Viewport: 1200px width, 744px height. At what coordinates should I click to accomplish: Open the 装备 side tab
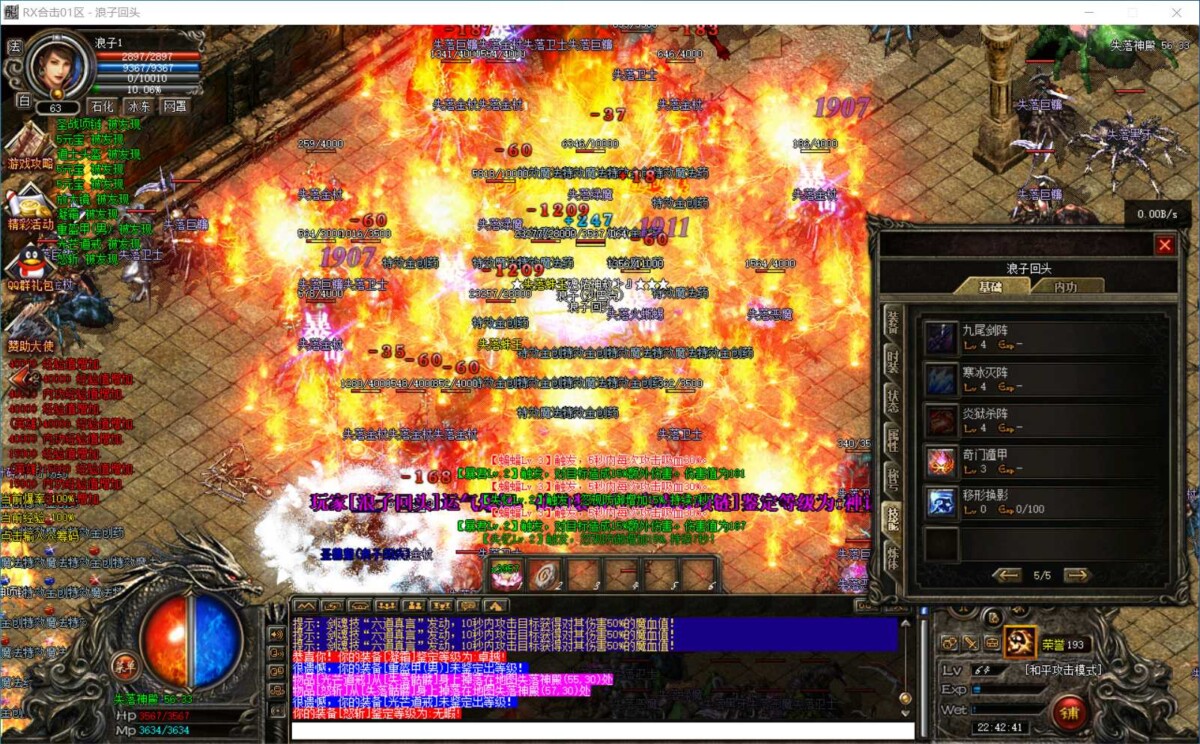point(892,324)
